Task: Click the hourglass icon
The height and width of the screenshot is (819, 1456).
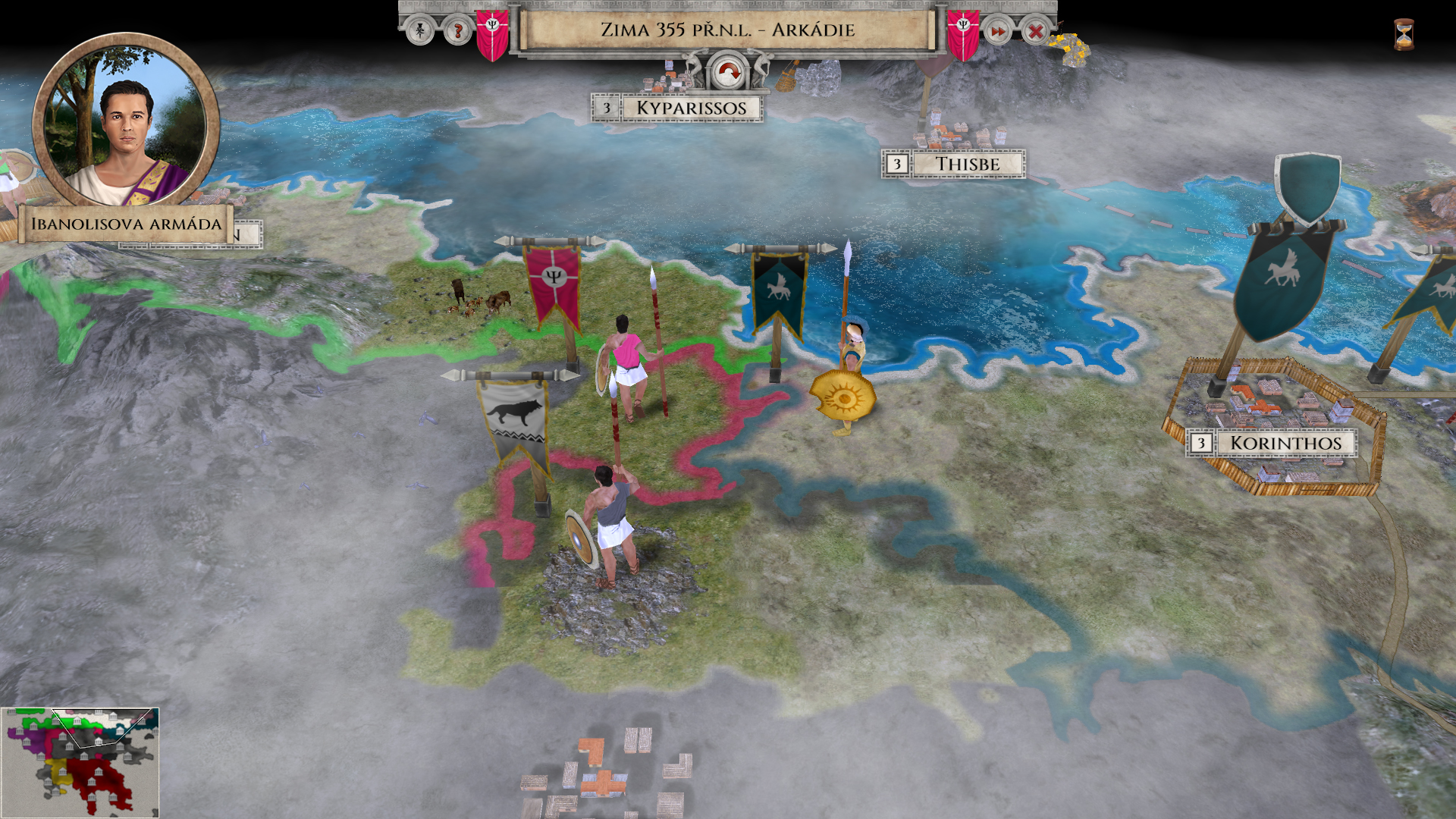Action: click(x=1404, y=34)
